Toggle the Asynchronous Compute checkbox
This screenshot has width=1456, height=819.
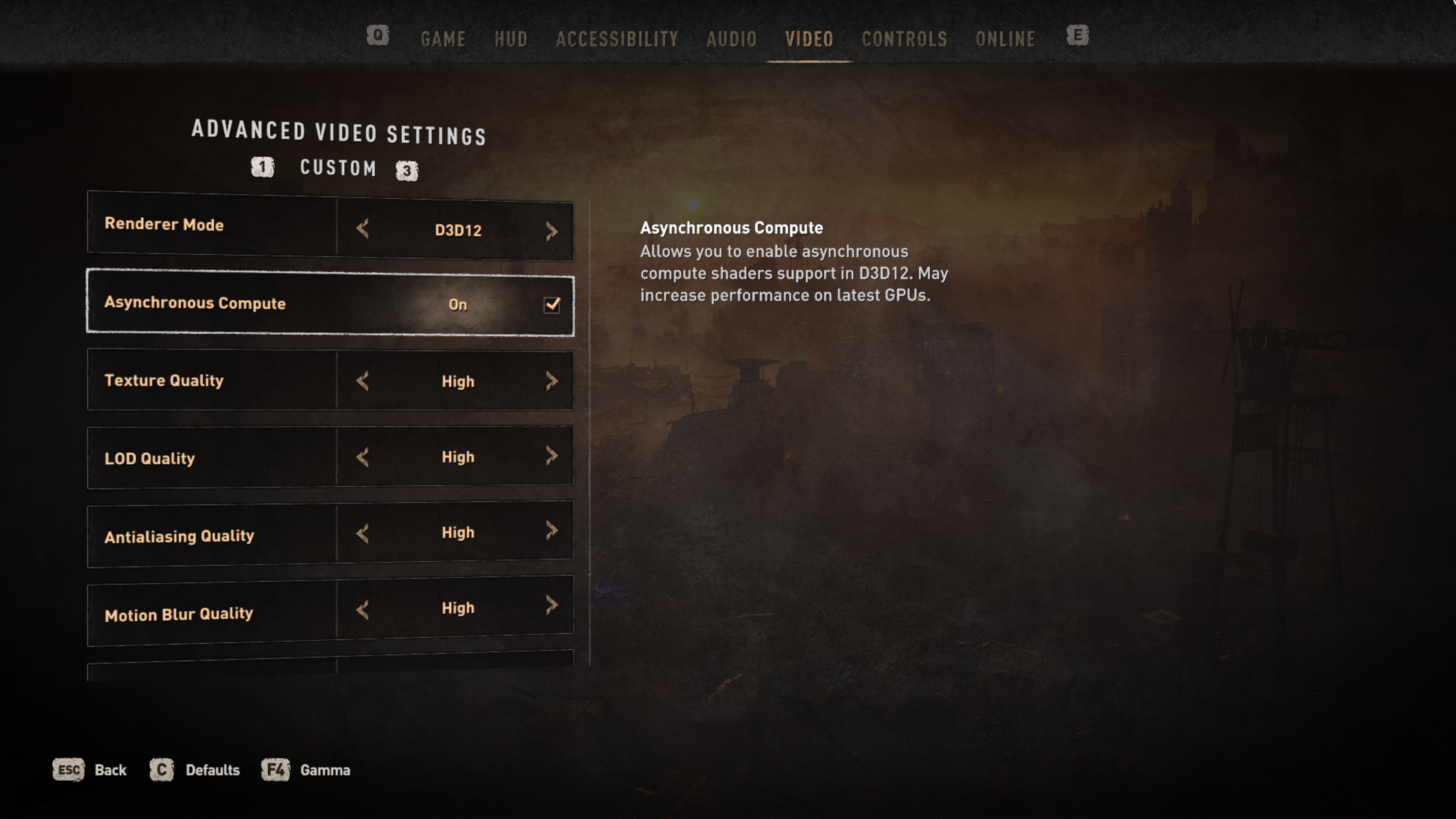pos(552,304)
